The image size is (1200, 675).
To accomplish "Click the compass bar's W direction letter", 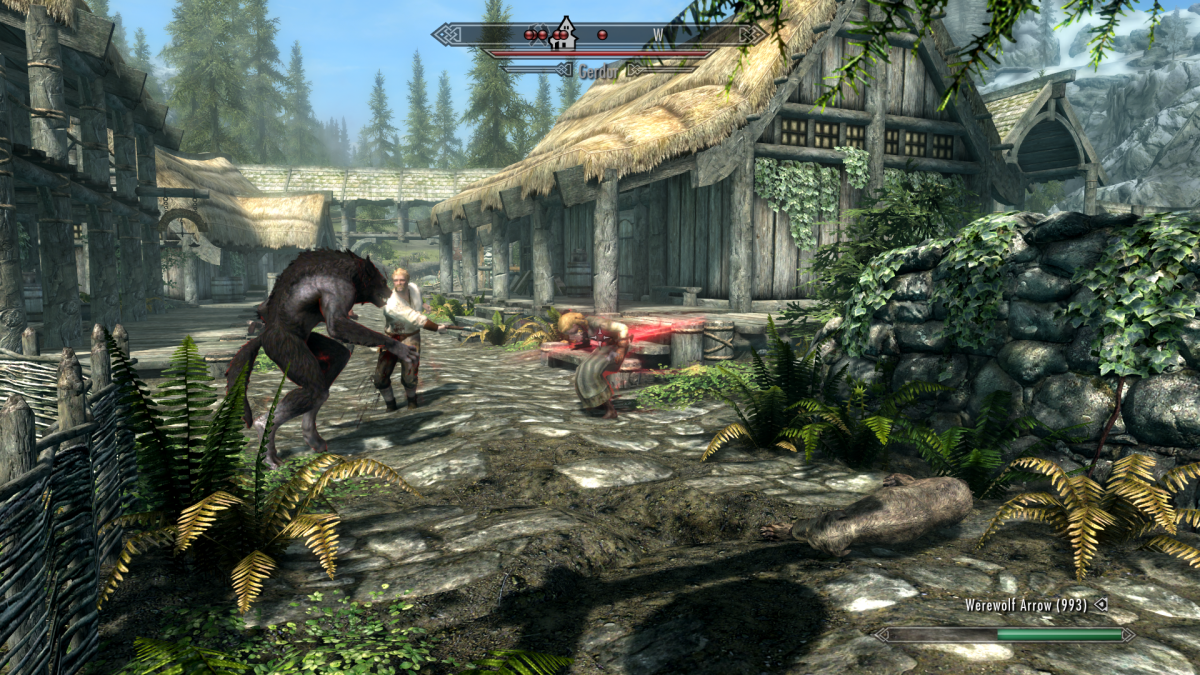I will click(658, 36).
